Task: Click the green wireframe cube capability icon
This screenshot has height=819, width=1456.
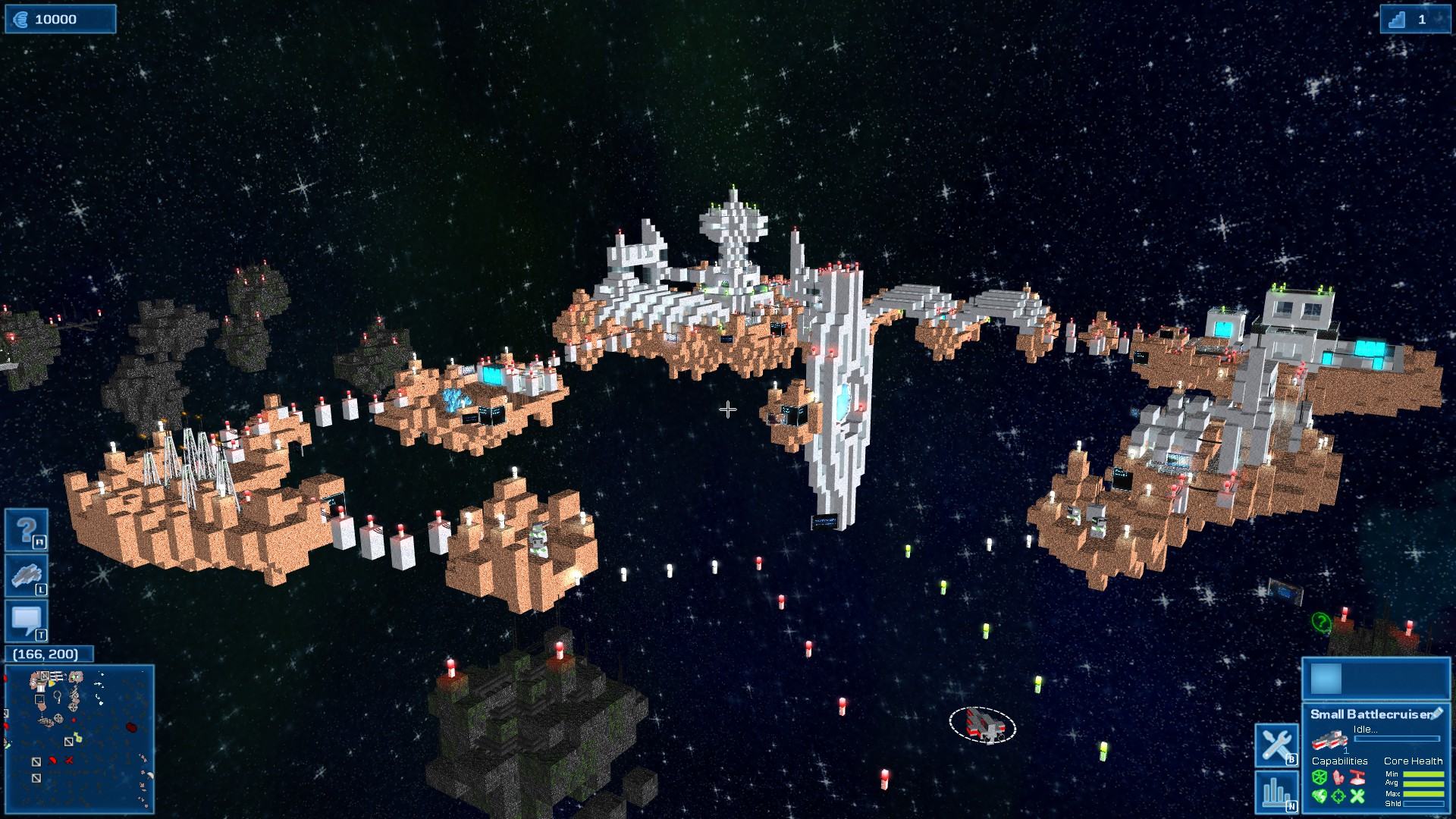Action: (x=1319, y=777)
